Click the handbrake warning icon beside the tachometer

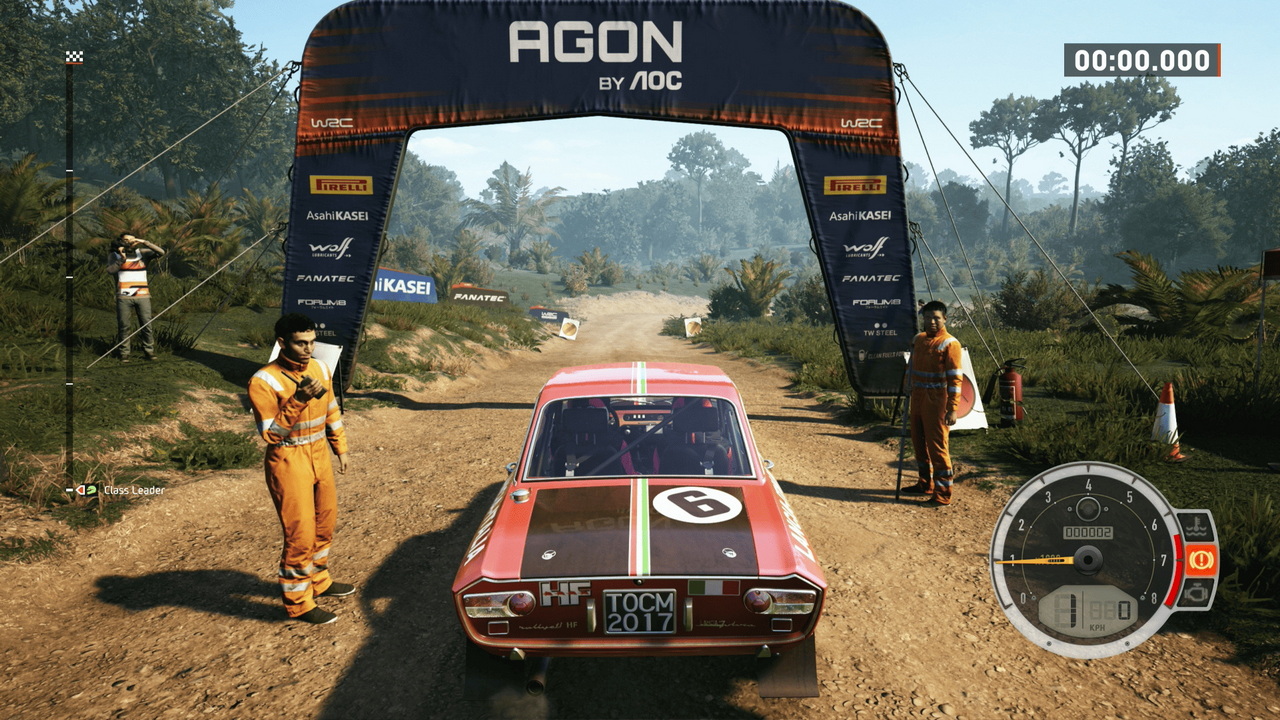coord(1201,557)
